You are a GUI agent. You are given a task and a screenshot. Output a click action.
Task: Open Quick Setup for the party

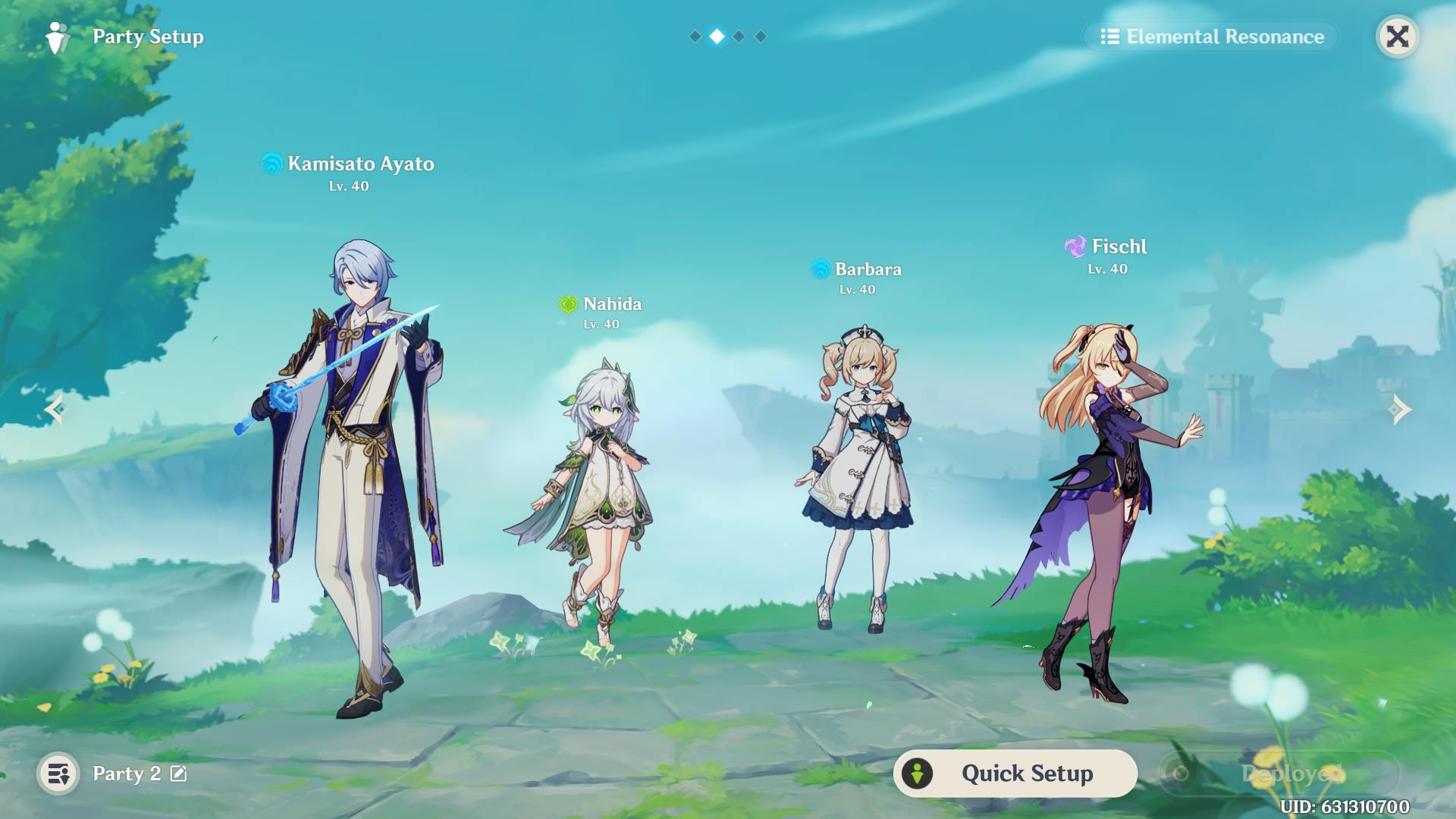[x=1015, y=773]
